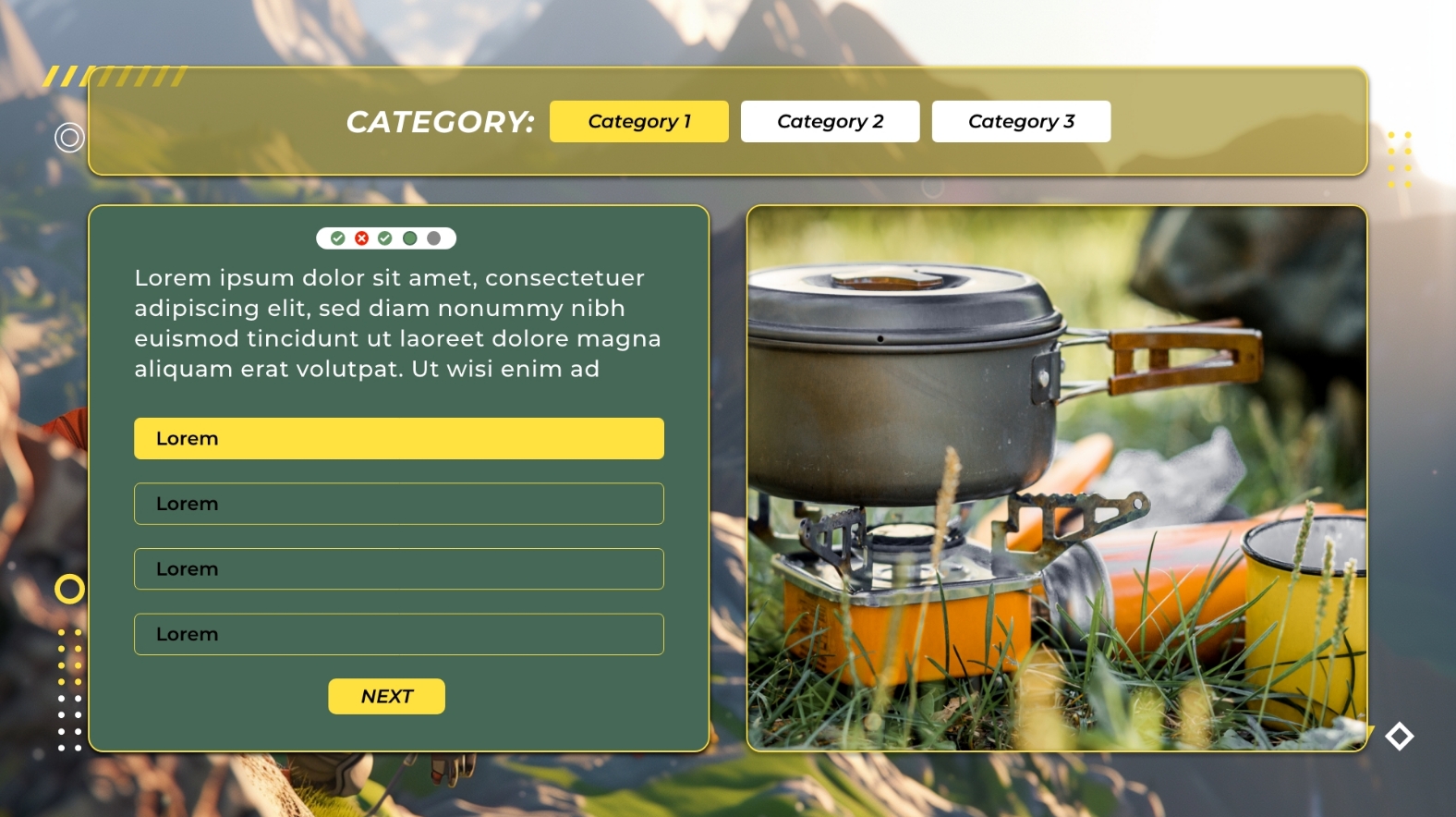Pick the yellow highlighted Lorem answer

[x=398, y=438]
